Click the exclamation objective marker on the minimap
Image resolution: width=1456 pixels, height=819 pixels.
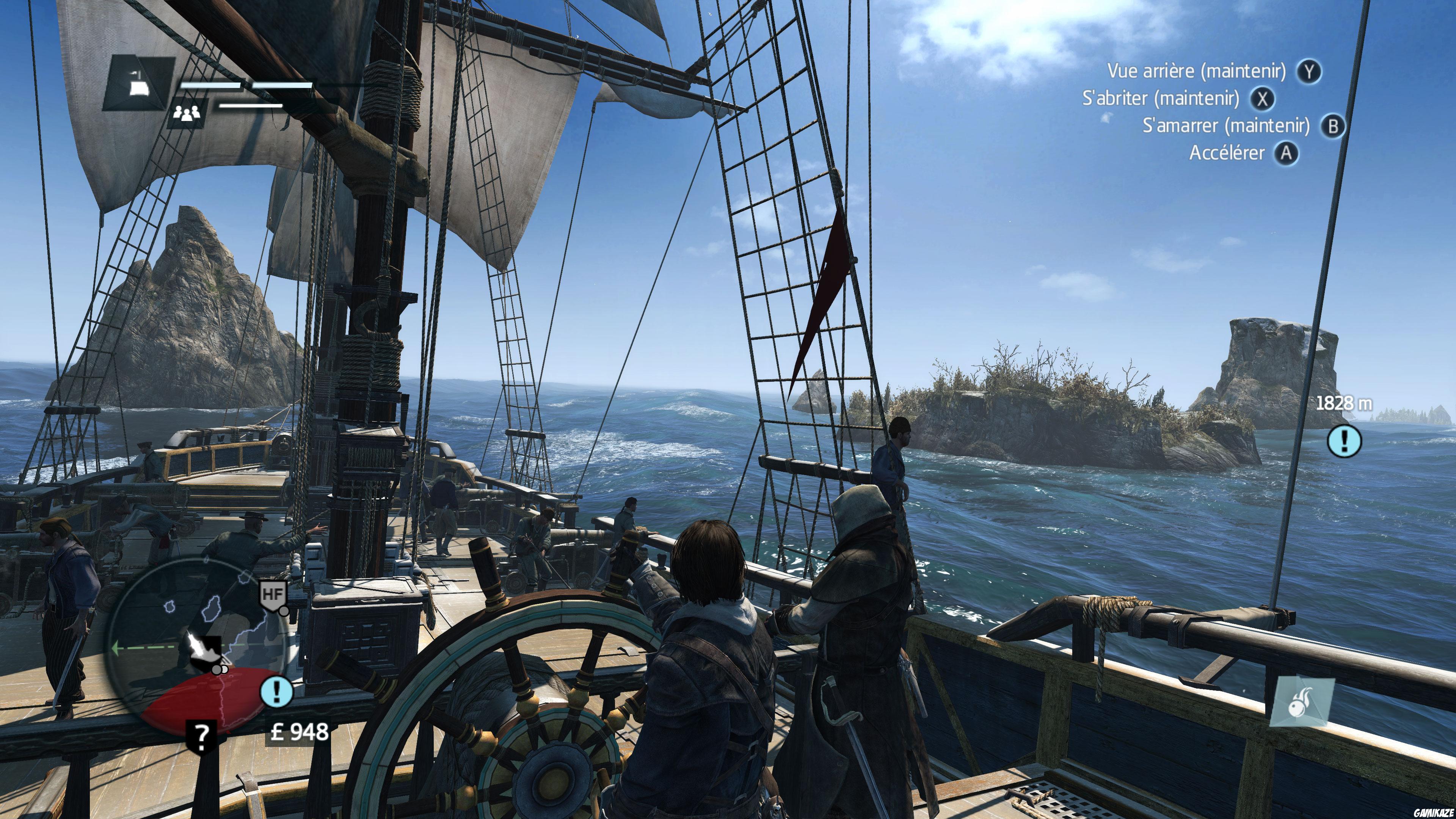click(278, 692)
